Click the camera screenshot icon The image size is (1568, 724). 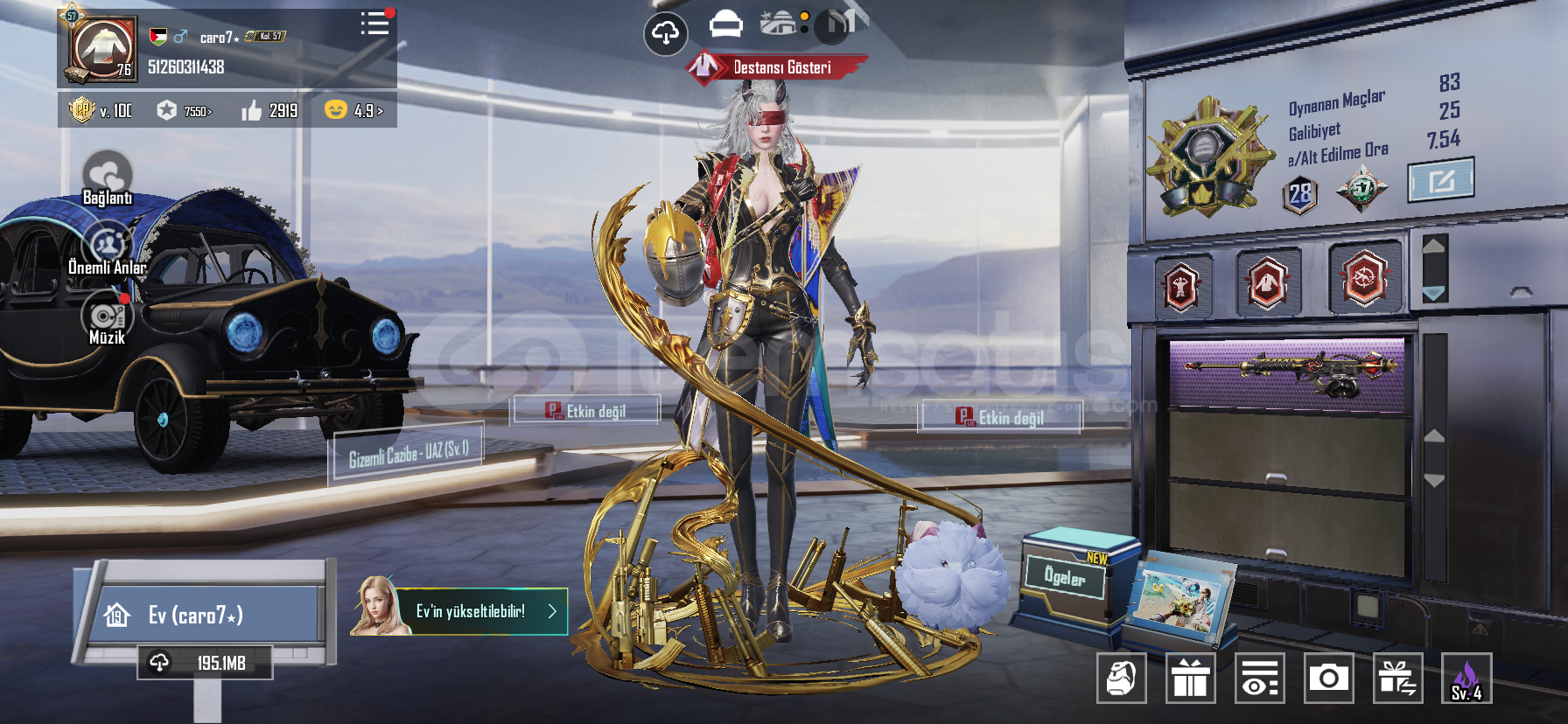click(1328, 678)
